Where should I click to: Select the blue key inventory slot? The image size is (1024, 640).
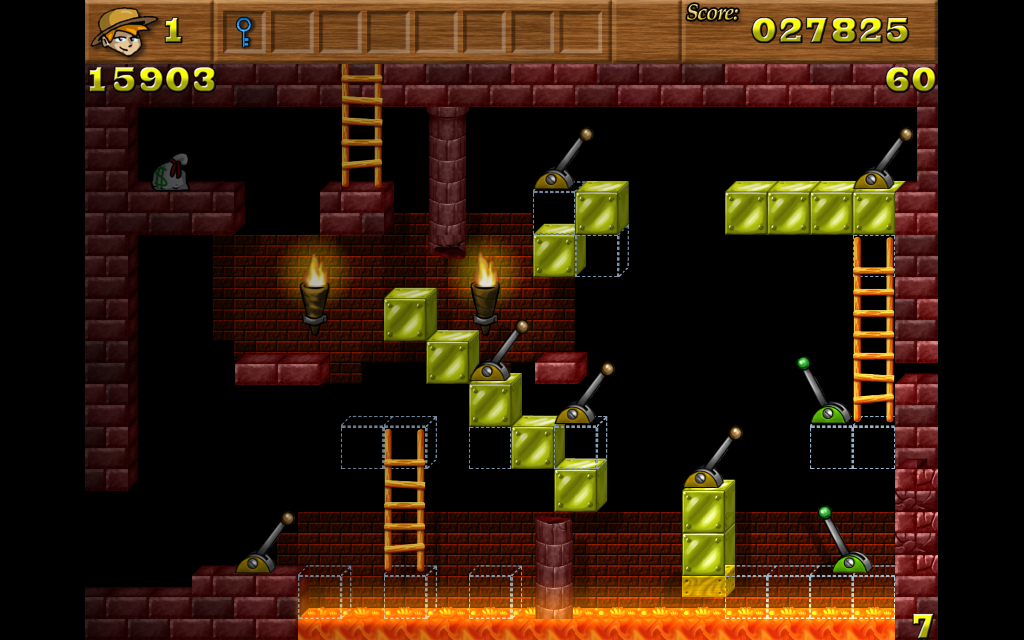click(244, 31)
